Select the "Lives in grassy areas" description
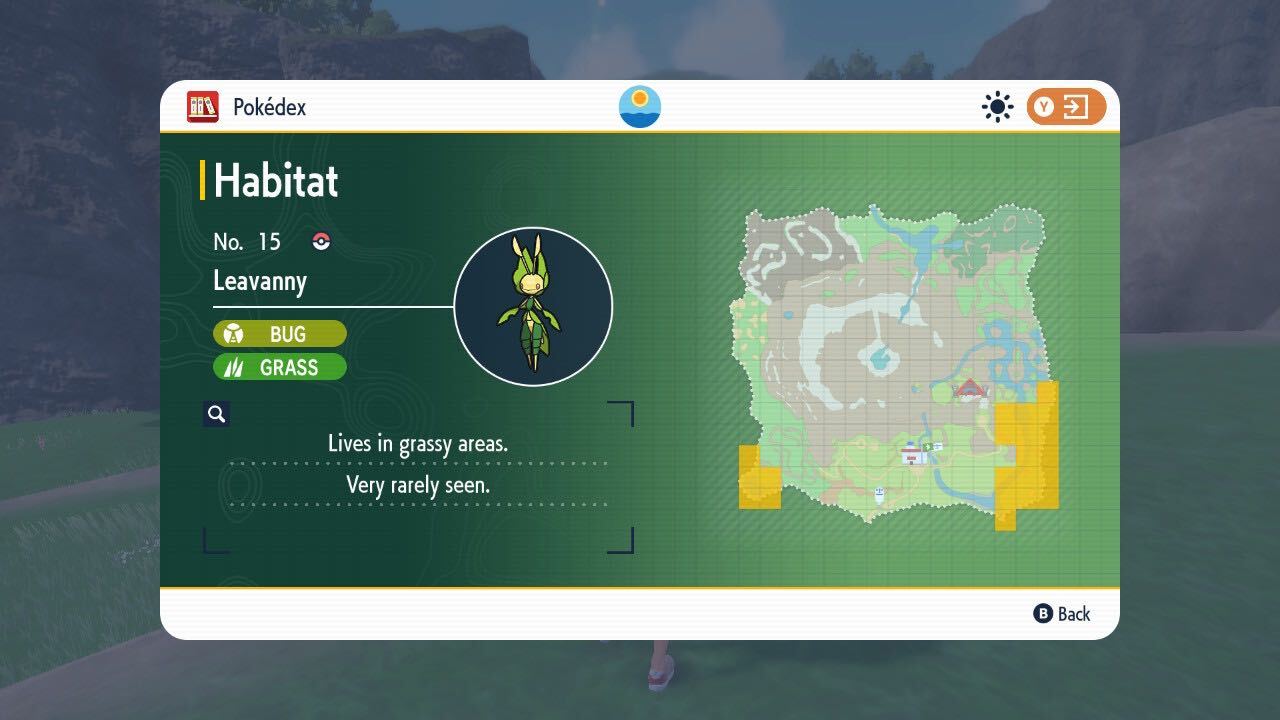1280x720 pixels. click(x=418, y=443)
